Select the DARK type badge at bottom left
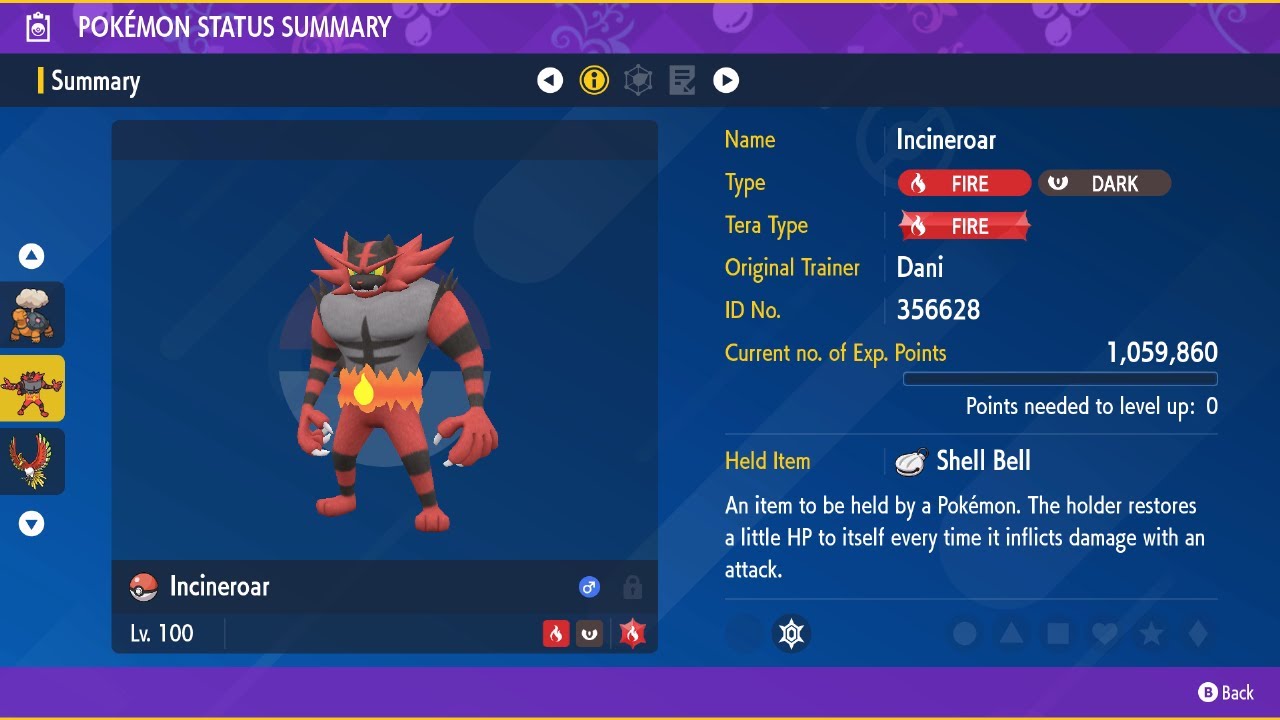This screenshot has width=1280, height=720. pyautogui.click(x=590, y=634)
